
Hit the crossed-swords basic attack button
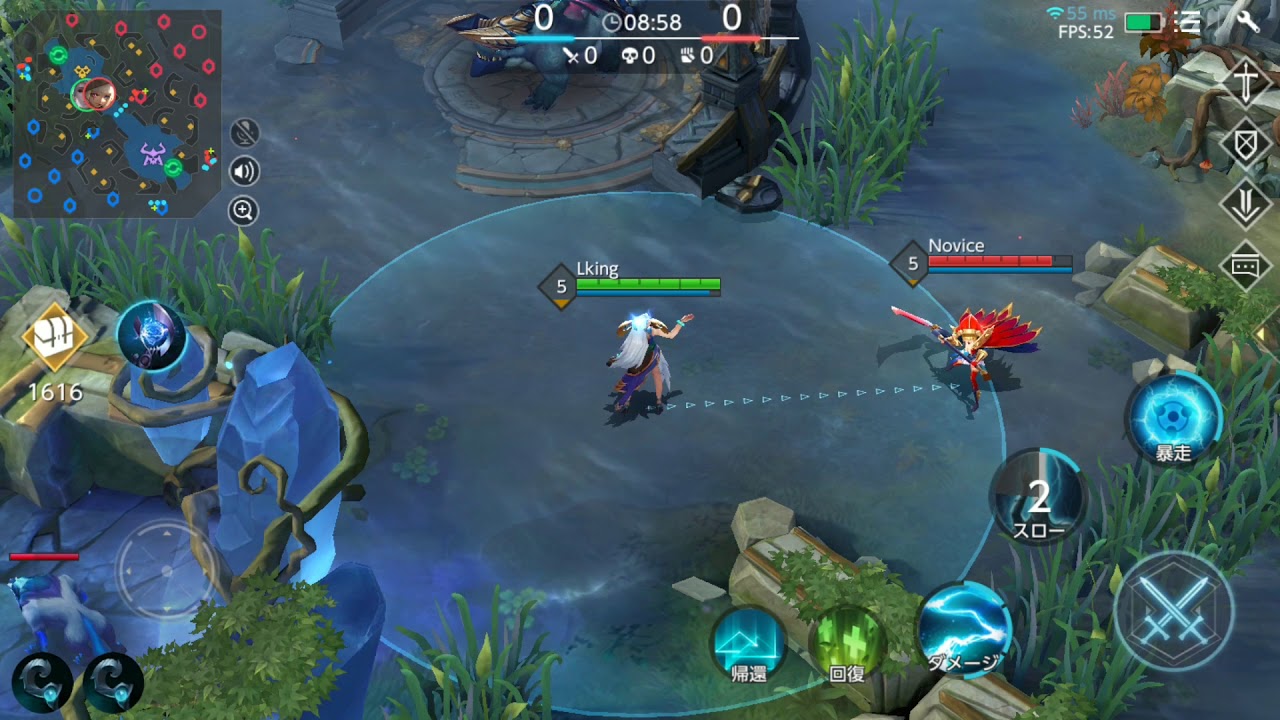1173,609
